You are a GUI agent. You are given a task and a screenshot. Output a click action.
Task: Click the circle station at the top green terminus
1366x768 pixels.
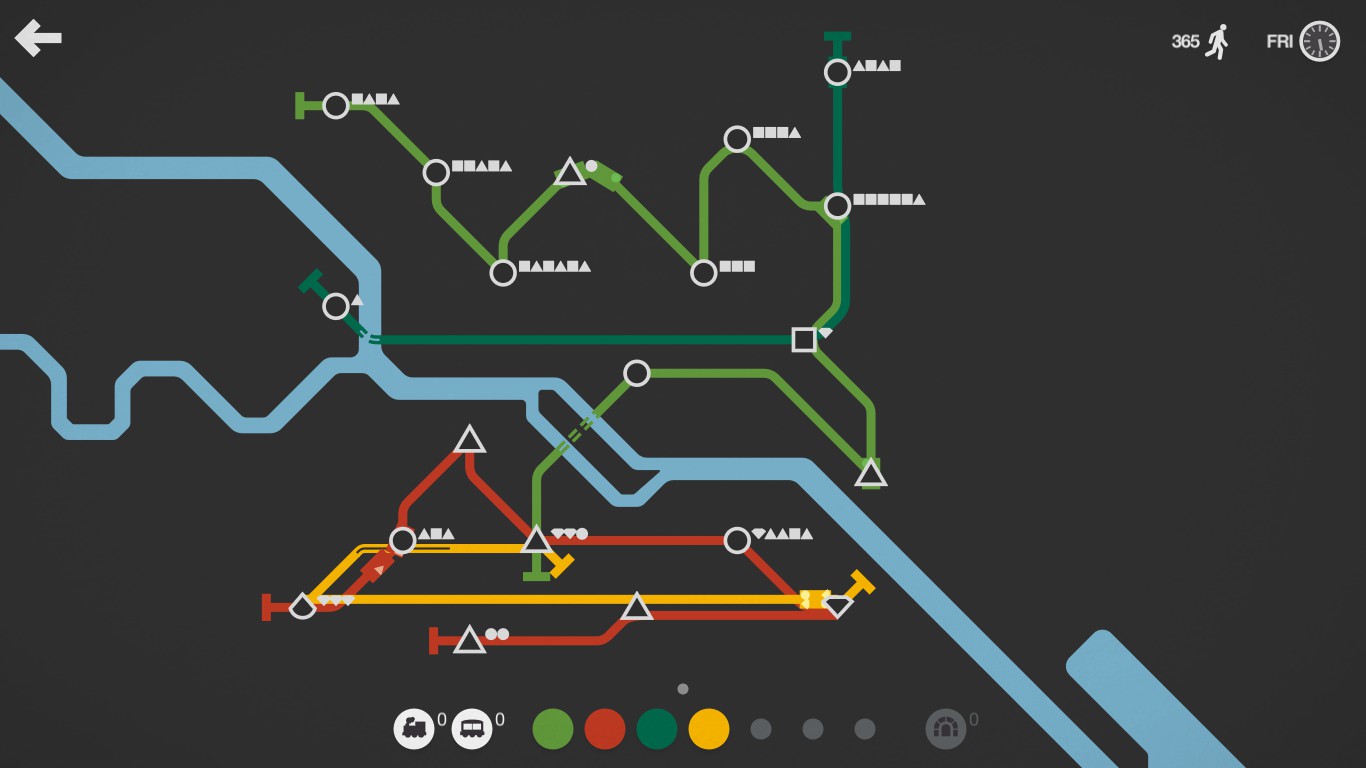(x=836, y=72)
